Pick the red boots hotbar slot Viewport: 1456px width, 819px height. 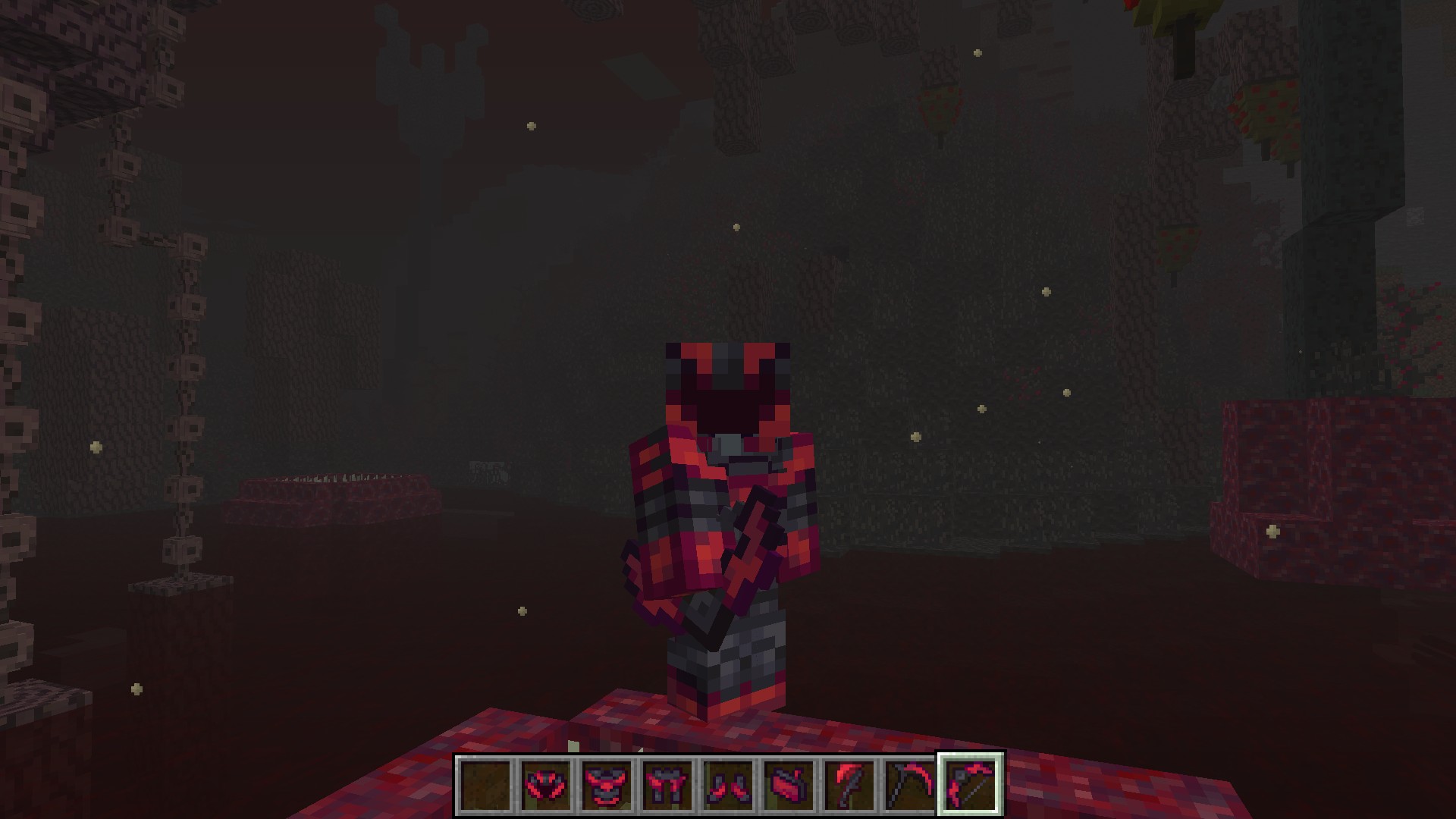point(729,785)
